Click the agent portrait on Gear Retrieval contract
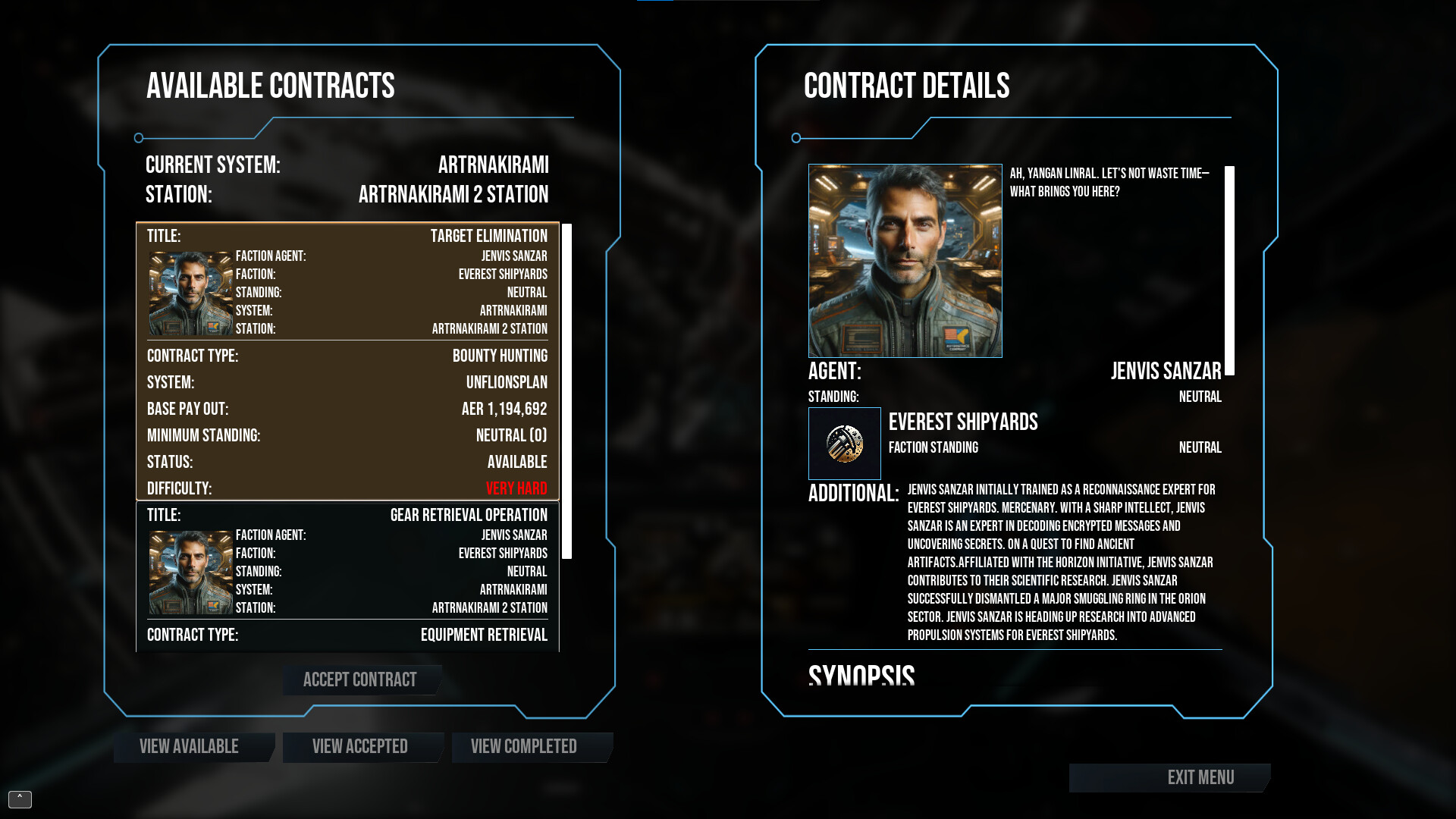 point(190,570)
